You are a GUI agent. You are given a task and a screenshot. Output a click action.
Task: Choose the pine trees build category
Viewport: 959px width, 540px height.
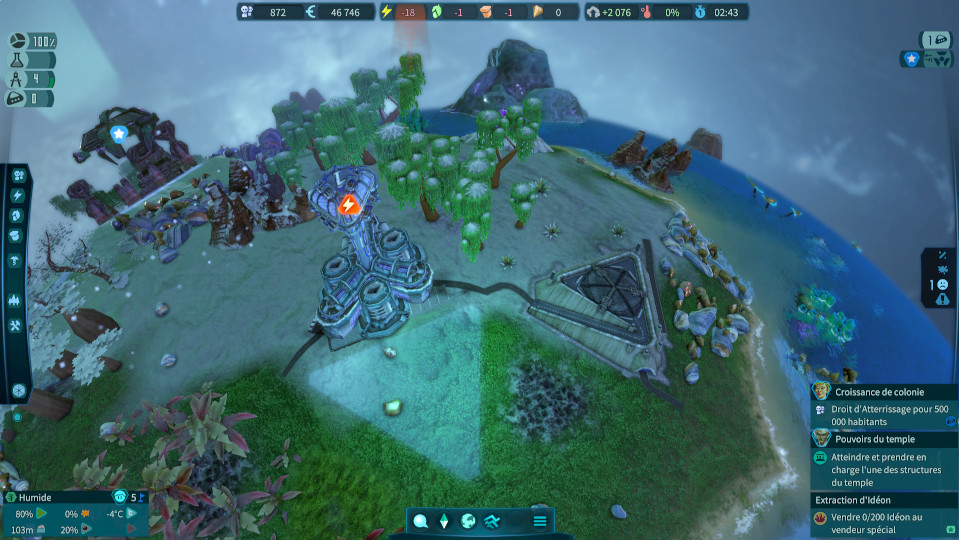[x=18, y=299]
